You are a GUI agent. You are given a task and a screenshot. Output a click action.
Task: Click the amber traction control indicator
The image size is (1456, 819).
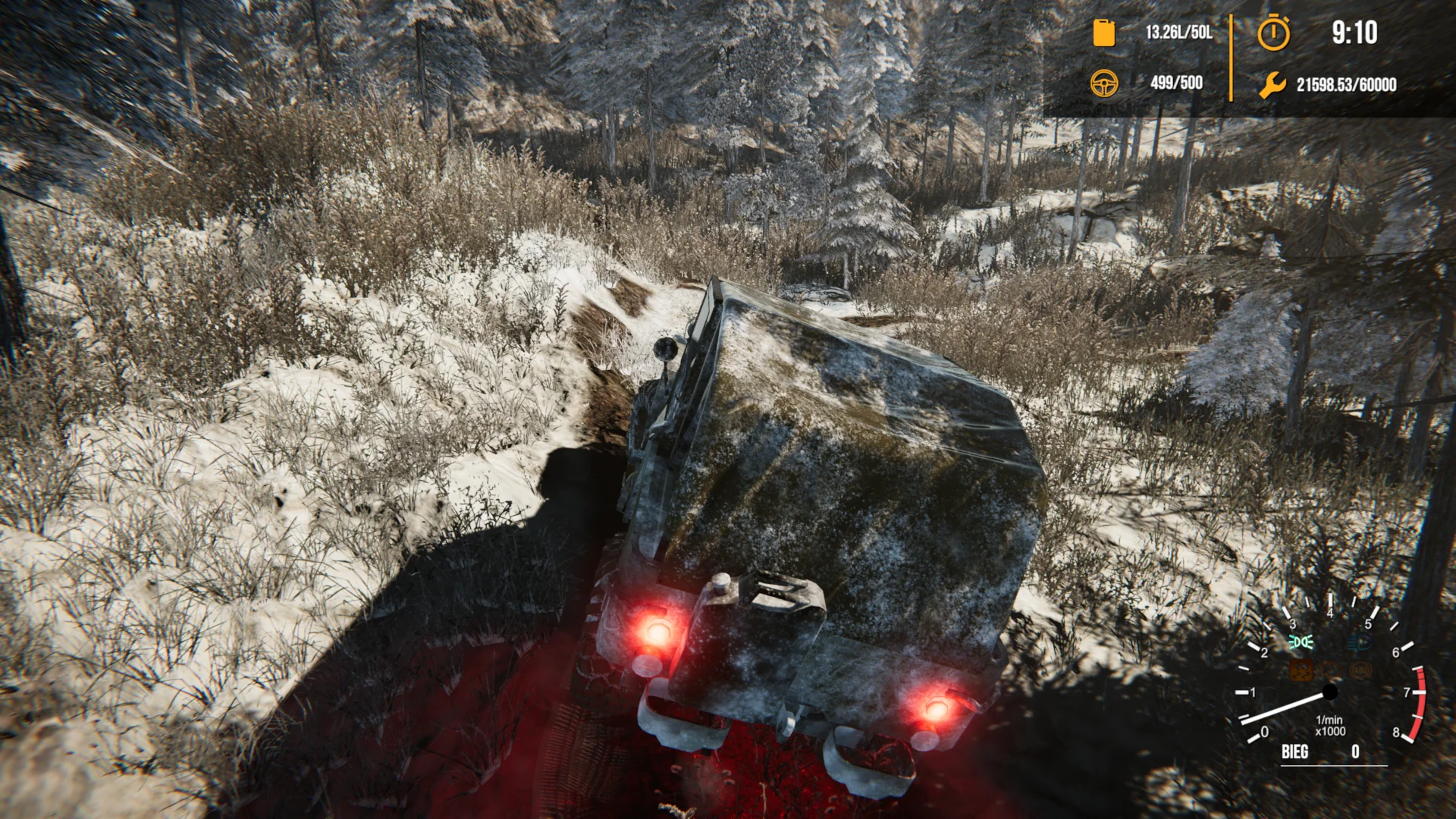1300,670
